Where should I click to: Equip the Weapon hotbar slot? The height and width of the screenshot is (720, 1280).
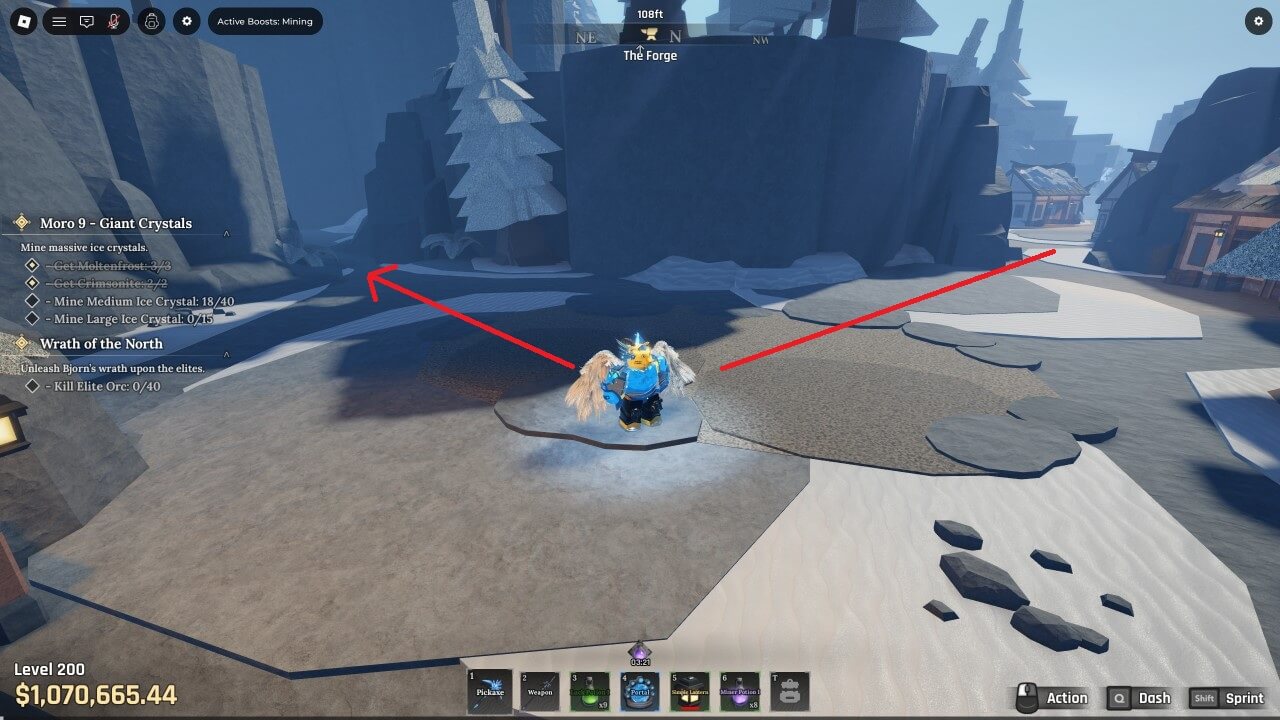(x=540, y=691)
